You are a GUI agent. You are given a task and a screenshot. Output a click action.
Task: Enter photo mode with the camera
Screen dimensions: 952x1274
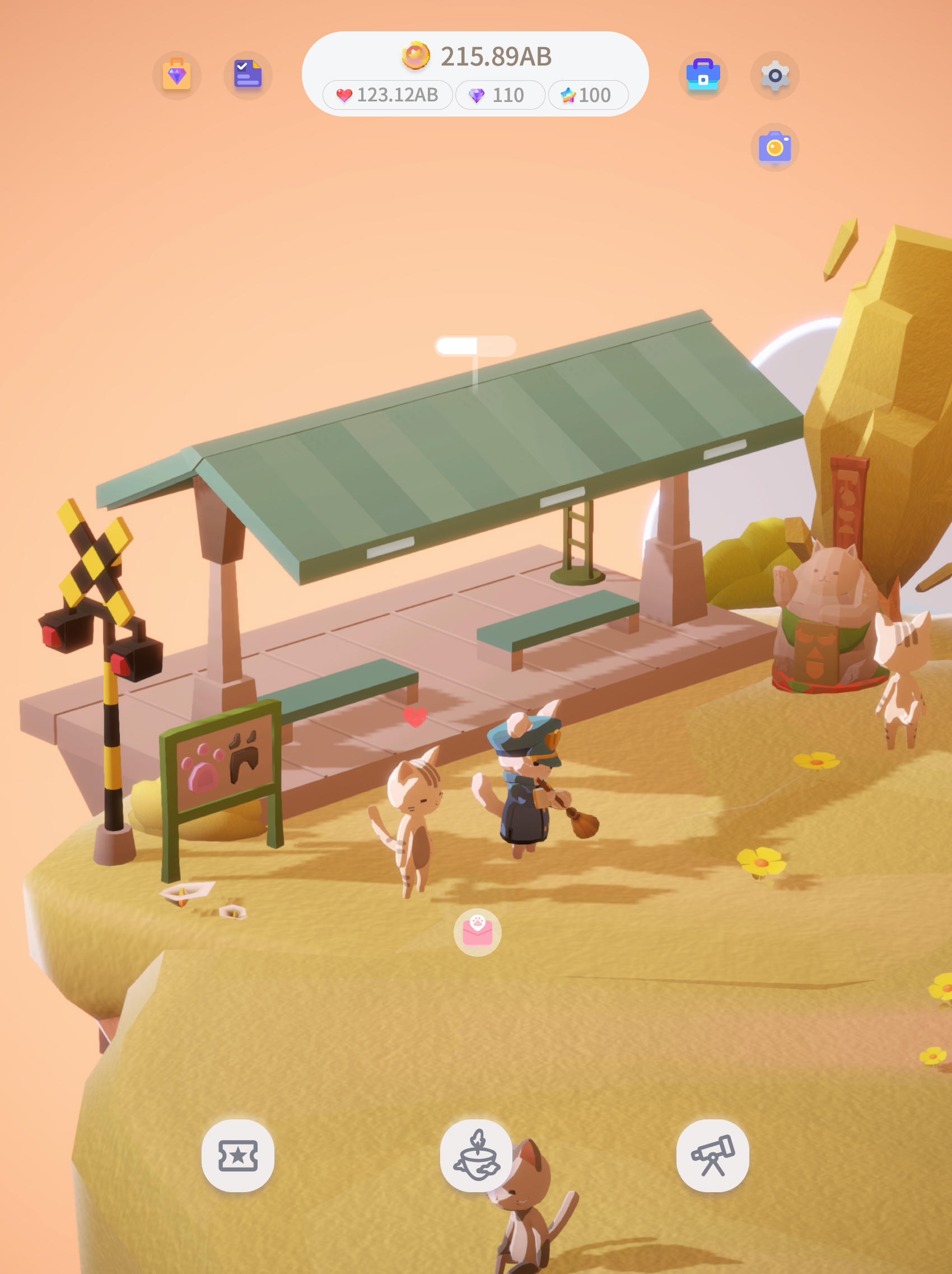(774, 147)
